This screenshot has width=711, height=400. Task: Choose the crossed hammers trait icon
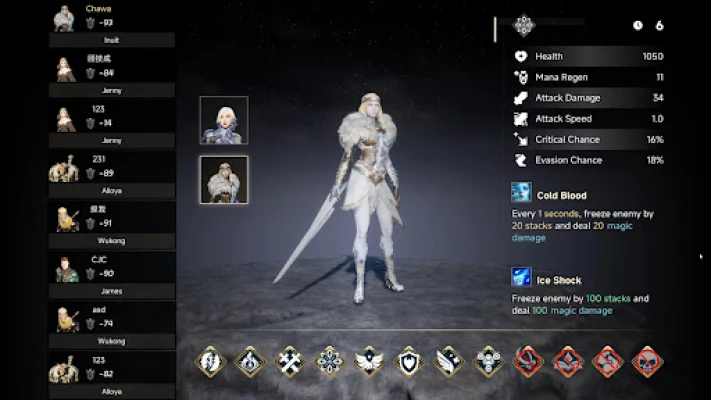[x=290, y=361]
